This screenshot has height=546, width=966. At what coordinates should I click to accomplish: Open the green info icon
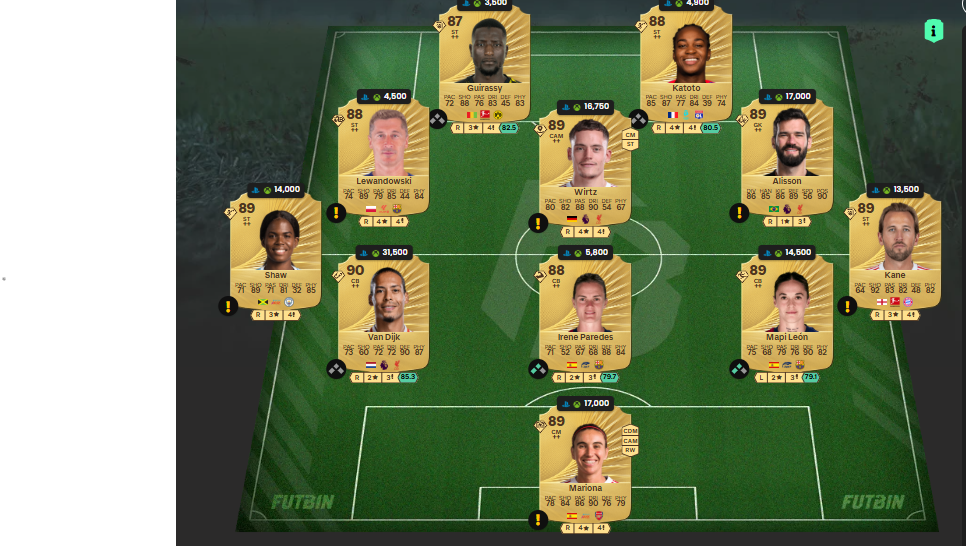click(934, 31)
